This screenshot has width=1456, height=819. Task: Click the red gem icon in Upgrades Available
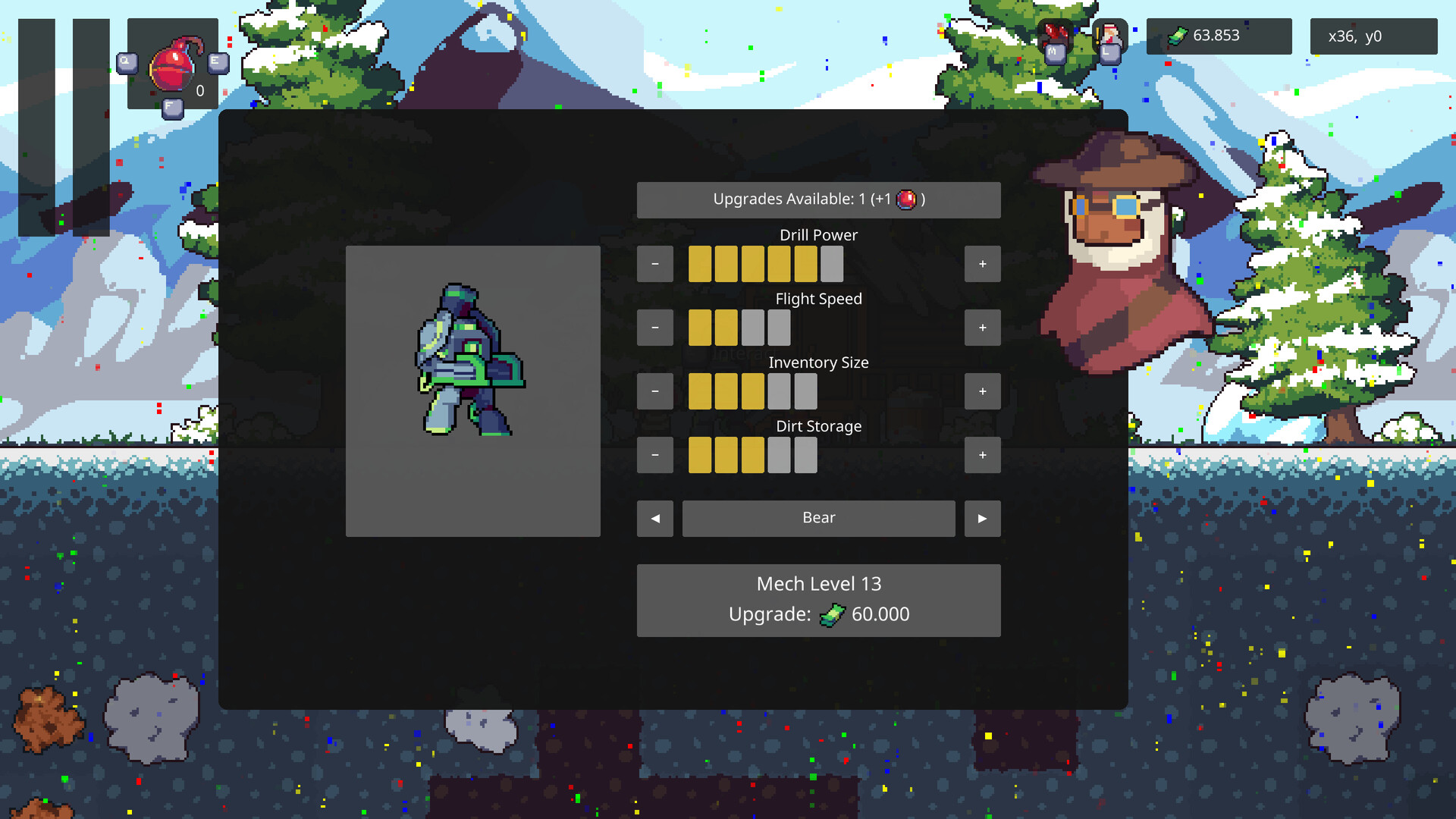coord(907,199)
